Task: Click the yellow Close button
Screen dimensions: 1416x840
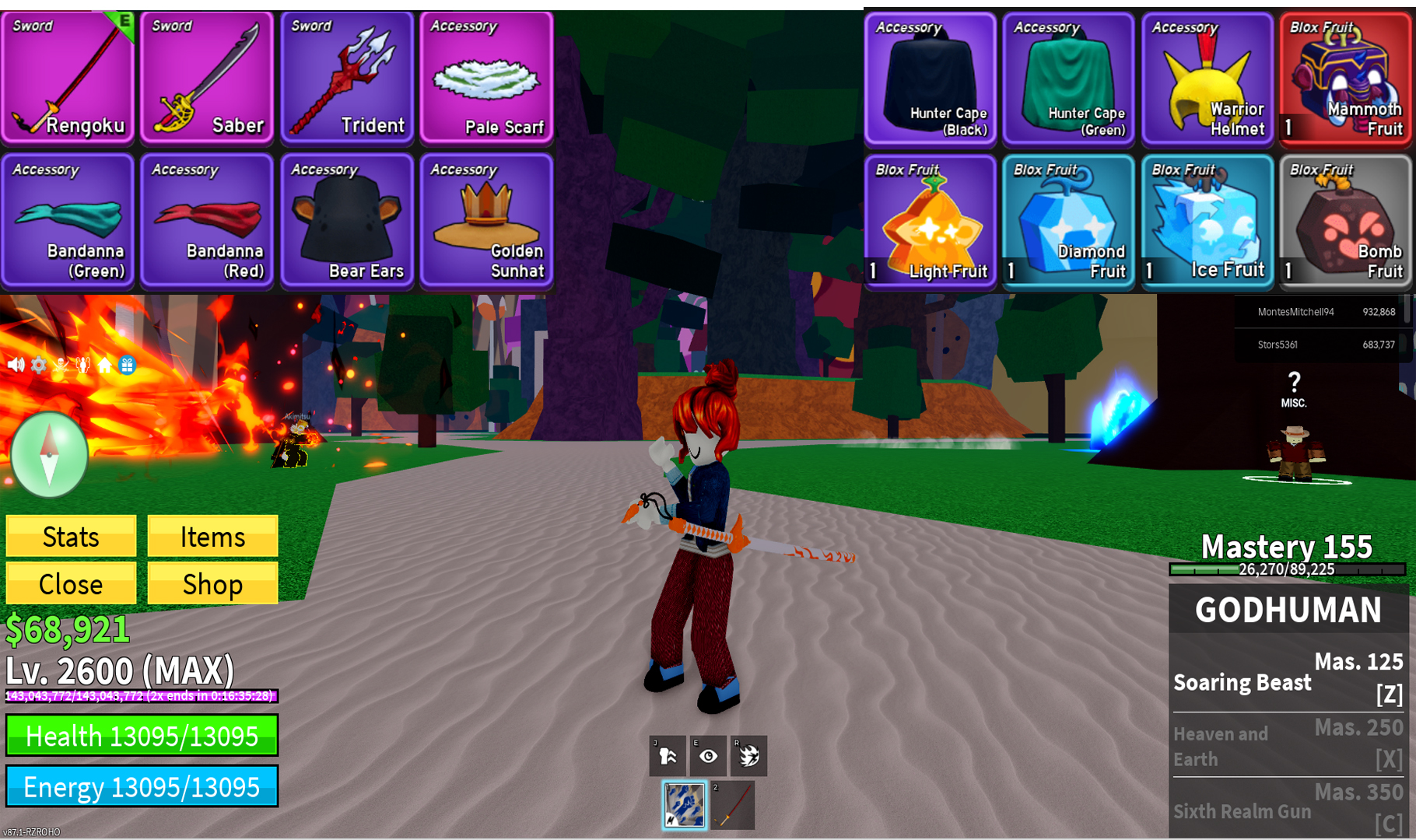Action: coord(71,584)
